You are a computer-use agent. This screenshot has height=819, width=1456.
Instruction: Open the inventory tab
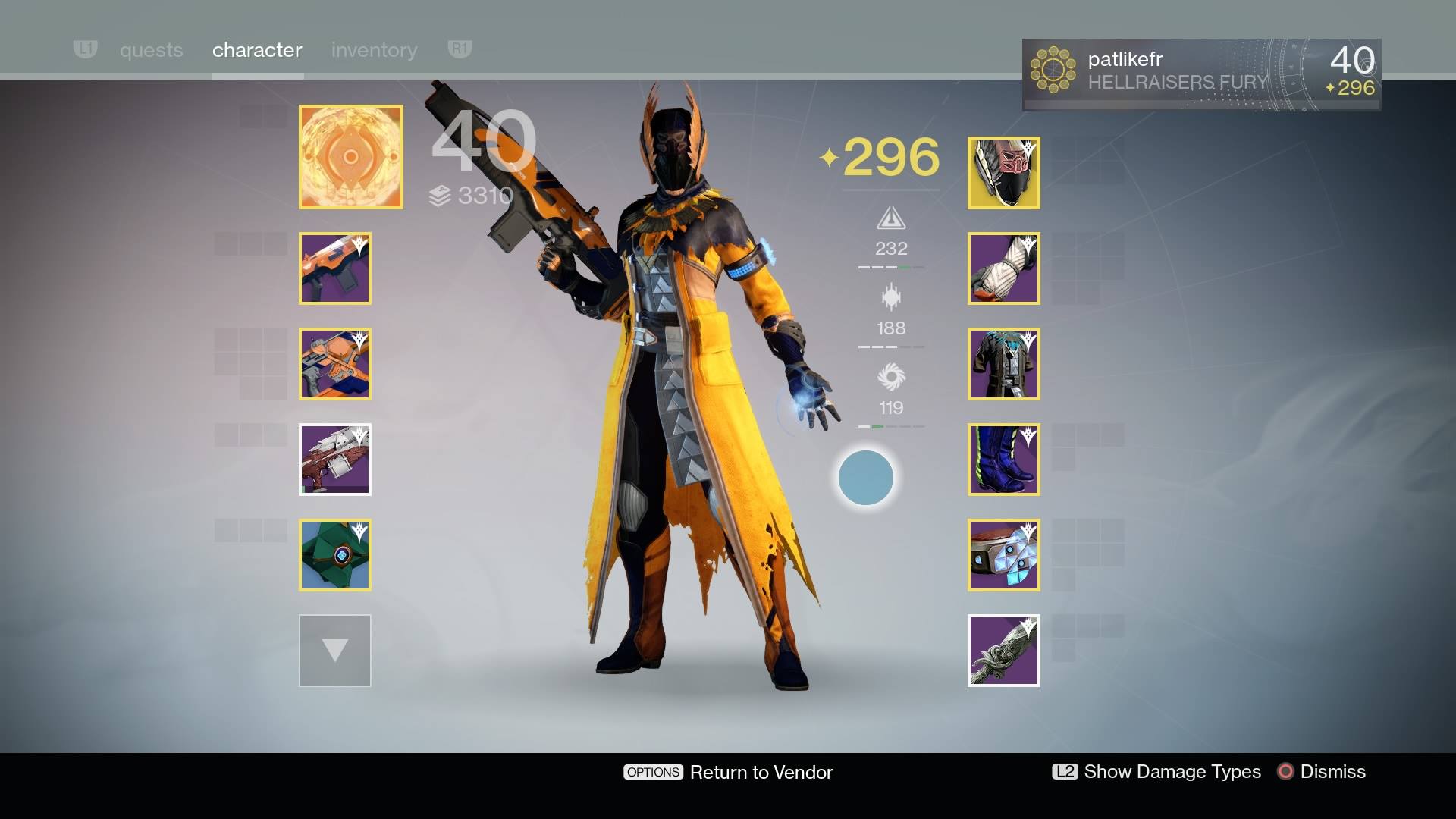(x=374, y=50)
